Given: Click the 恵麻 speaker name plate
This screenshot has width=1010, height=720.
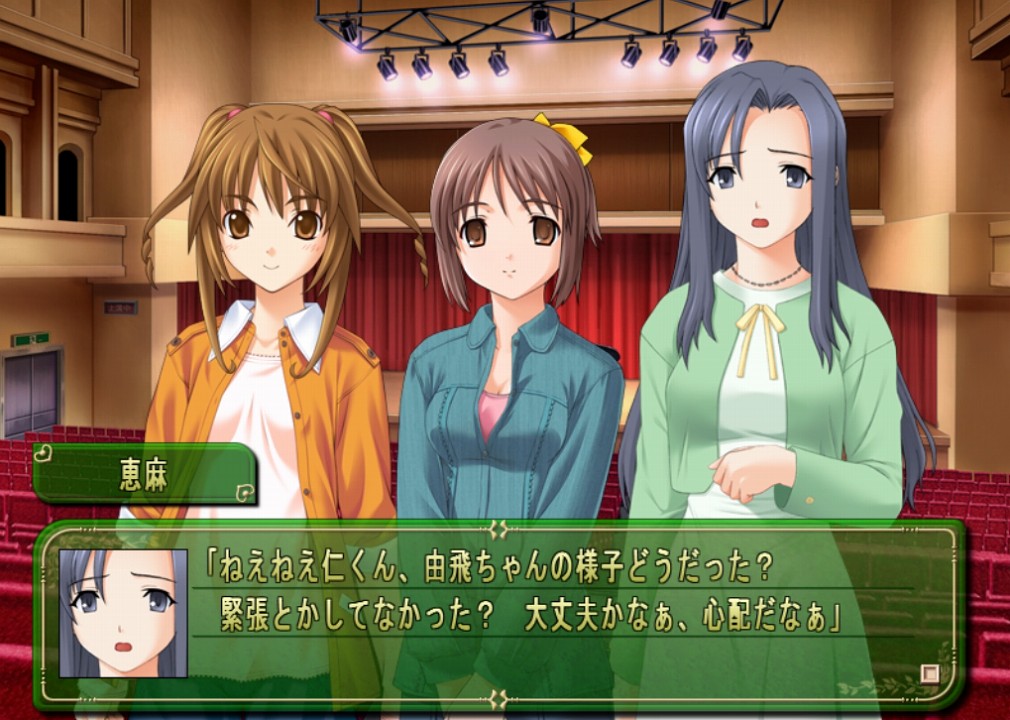Looking at the screenshot, I should [x=146, y=474].
